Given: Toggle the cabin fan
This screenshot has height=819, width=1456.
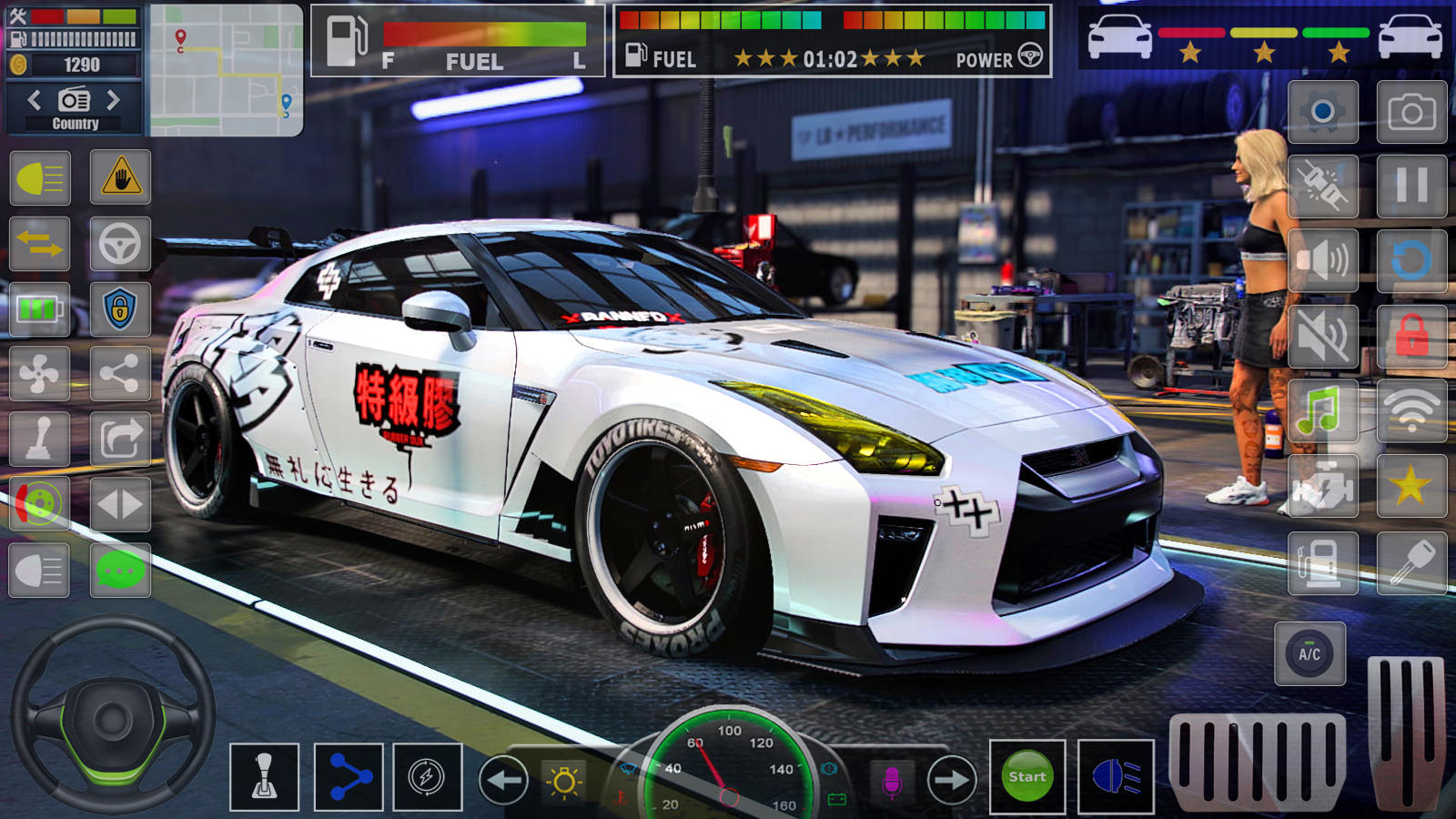Looking at the screenshot, I should (40, 375).
